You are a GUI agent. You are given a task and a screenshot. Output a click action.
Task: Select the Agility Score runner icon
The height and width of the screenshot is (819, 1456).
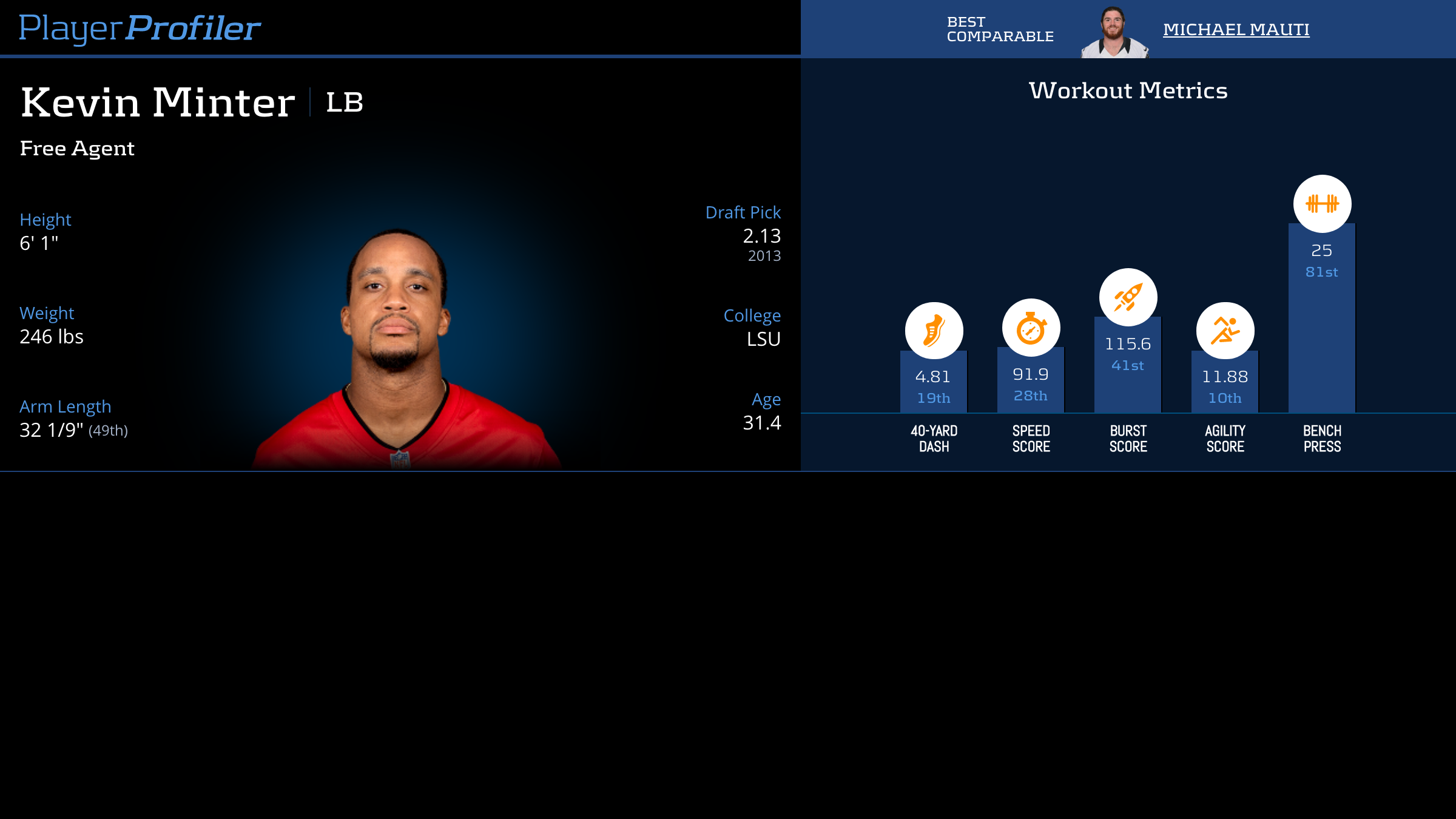coord(1225,331)
